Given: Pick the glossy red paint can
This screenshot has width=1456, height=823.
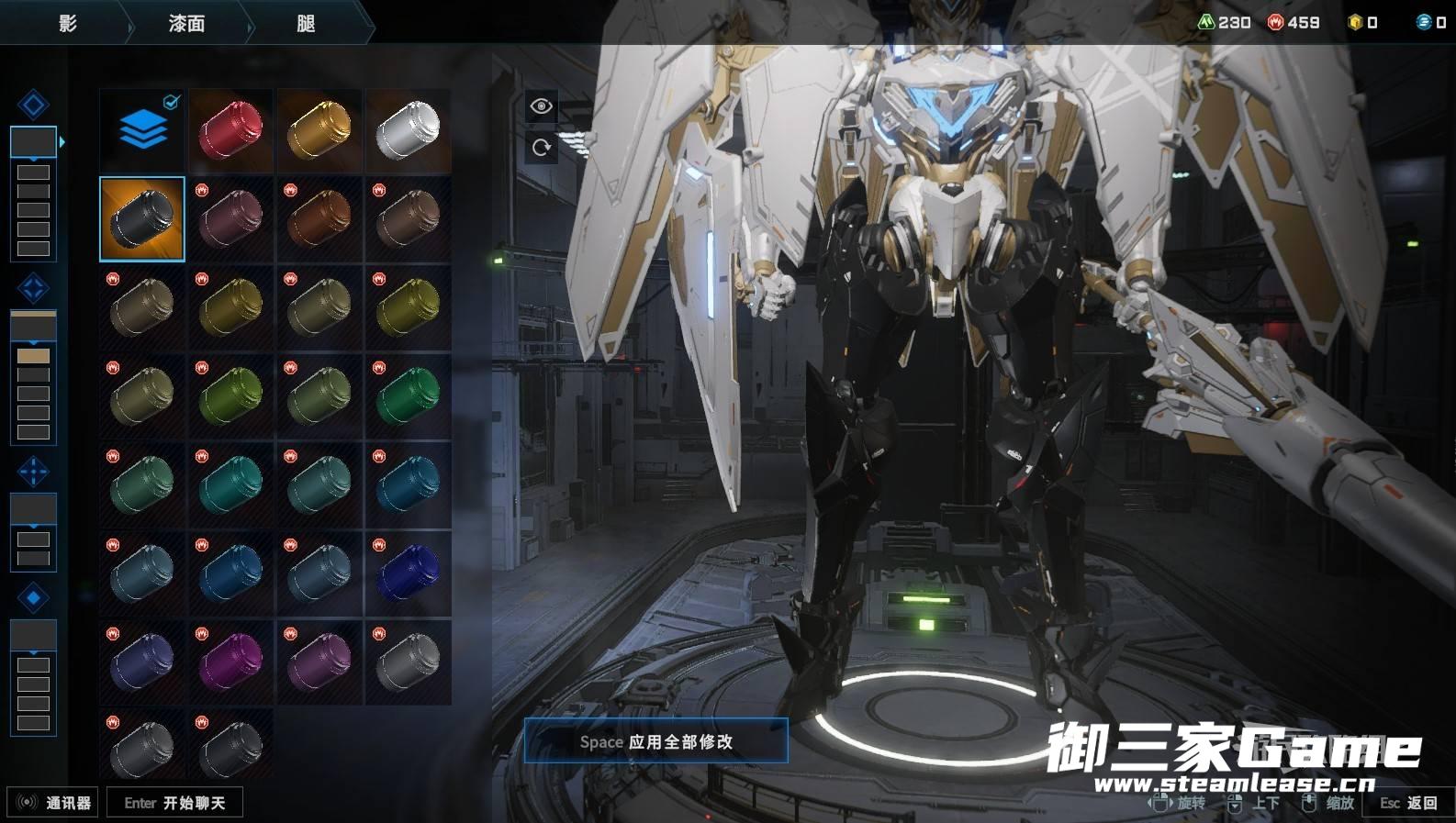Looking at the screenshot, I should click(x=230, y=129).
